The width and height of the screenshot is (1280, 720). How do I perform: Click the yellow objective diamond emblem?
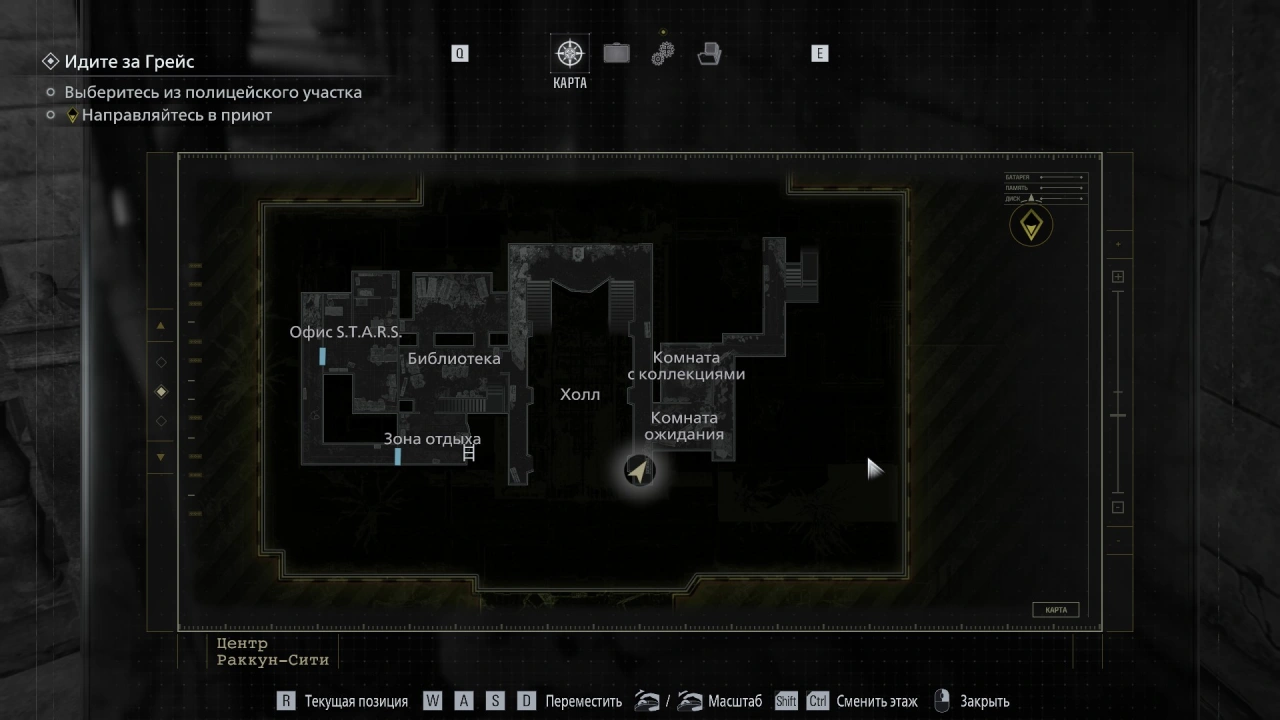(1030, 225)
